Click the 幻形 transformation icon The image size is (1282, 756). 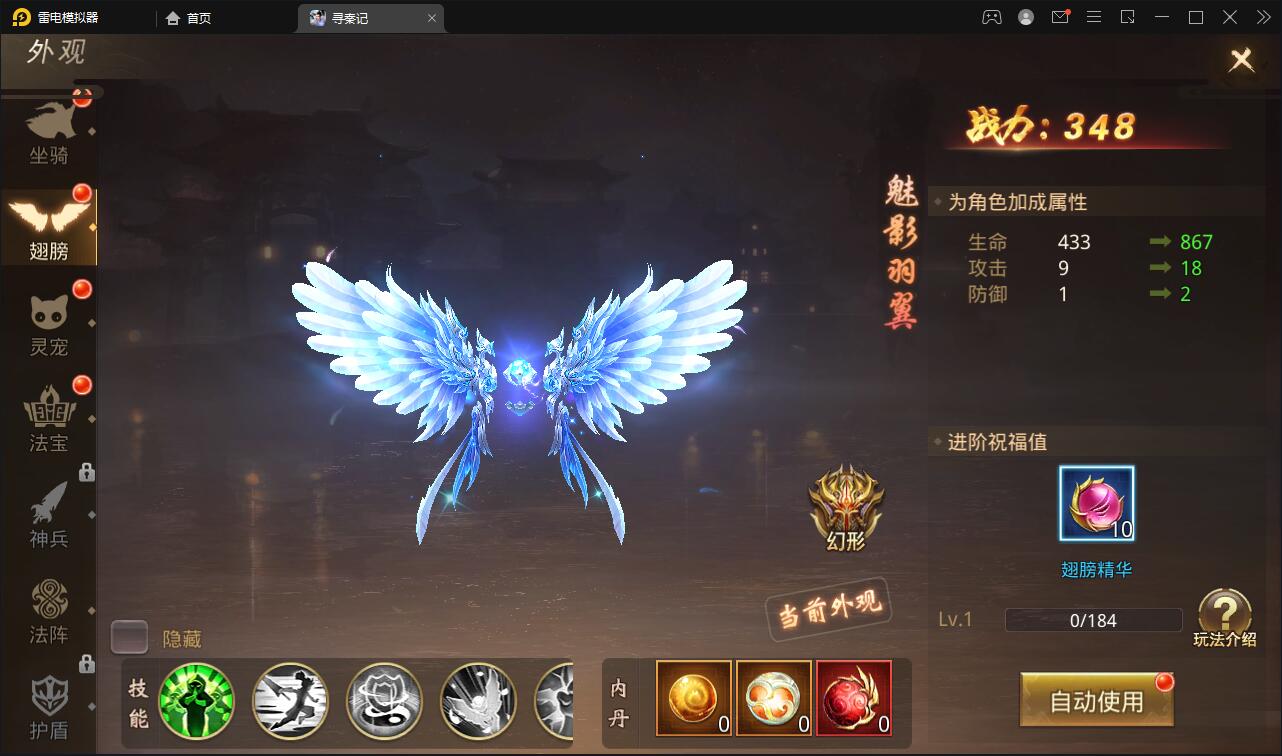coord(846,510)
